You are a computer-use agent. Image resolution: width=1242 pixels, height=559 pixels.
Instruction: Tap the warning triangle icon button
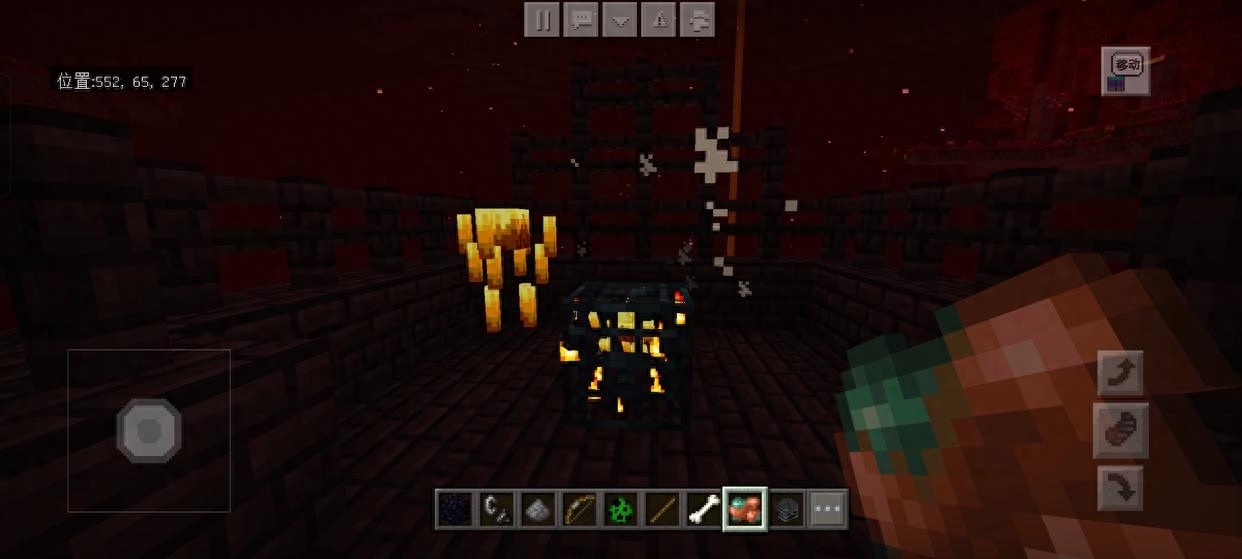[659, 20]
